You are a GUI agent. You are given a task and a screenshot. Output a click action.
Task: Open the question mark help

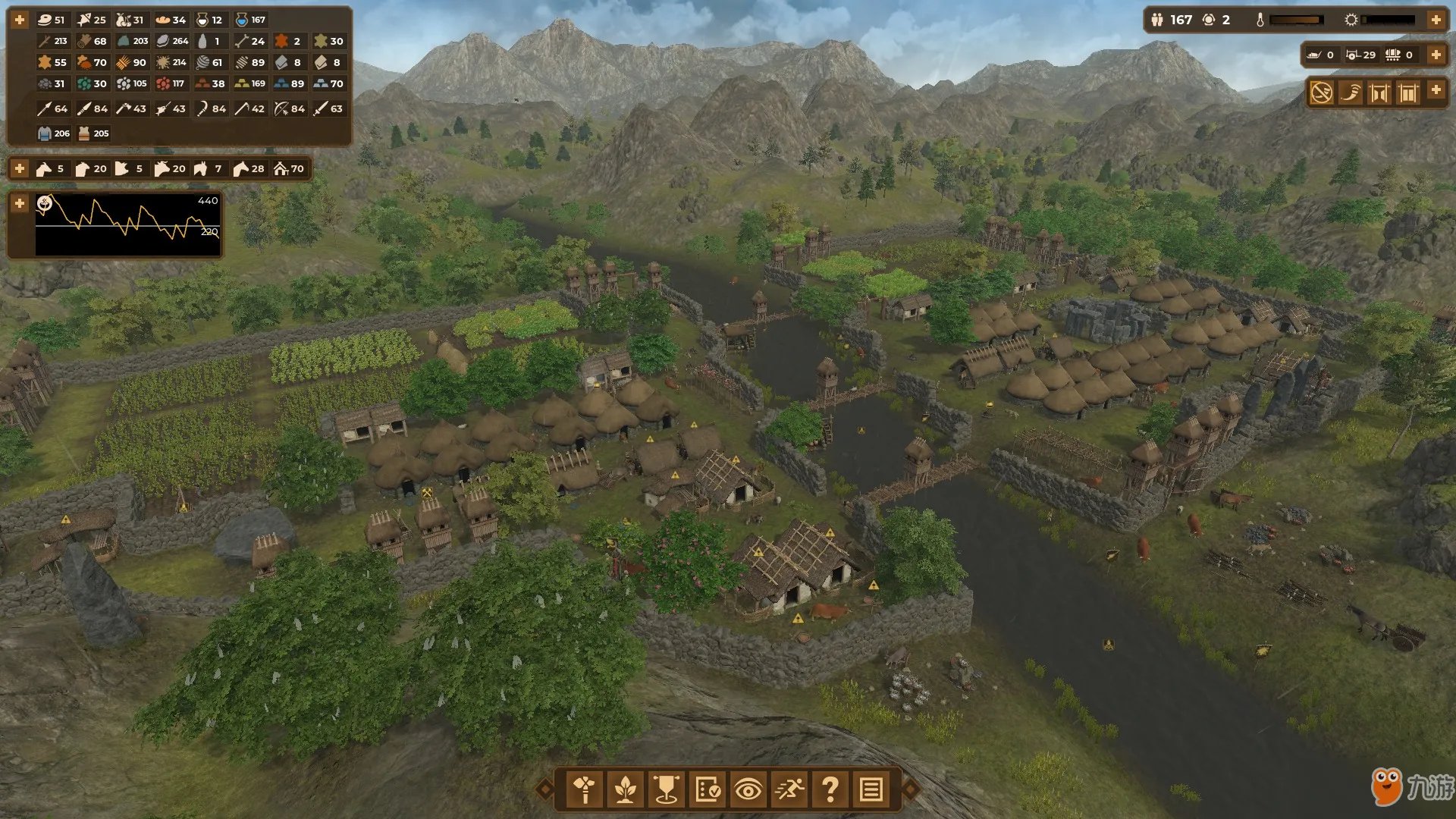pyautogui.click(x=830, y=790)
